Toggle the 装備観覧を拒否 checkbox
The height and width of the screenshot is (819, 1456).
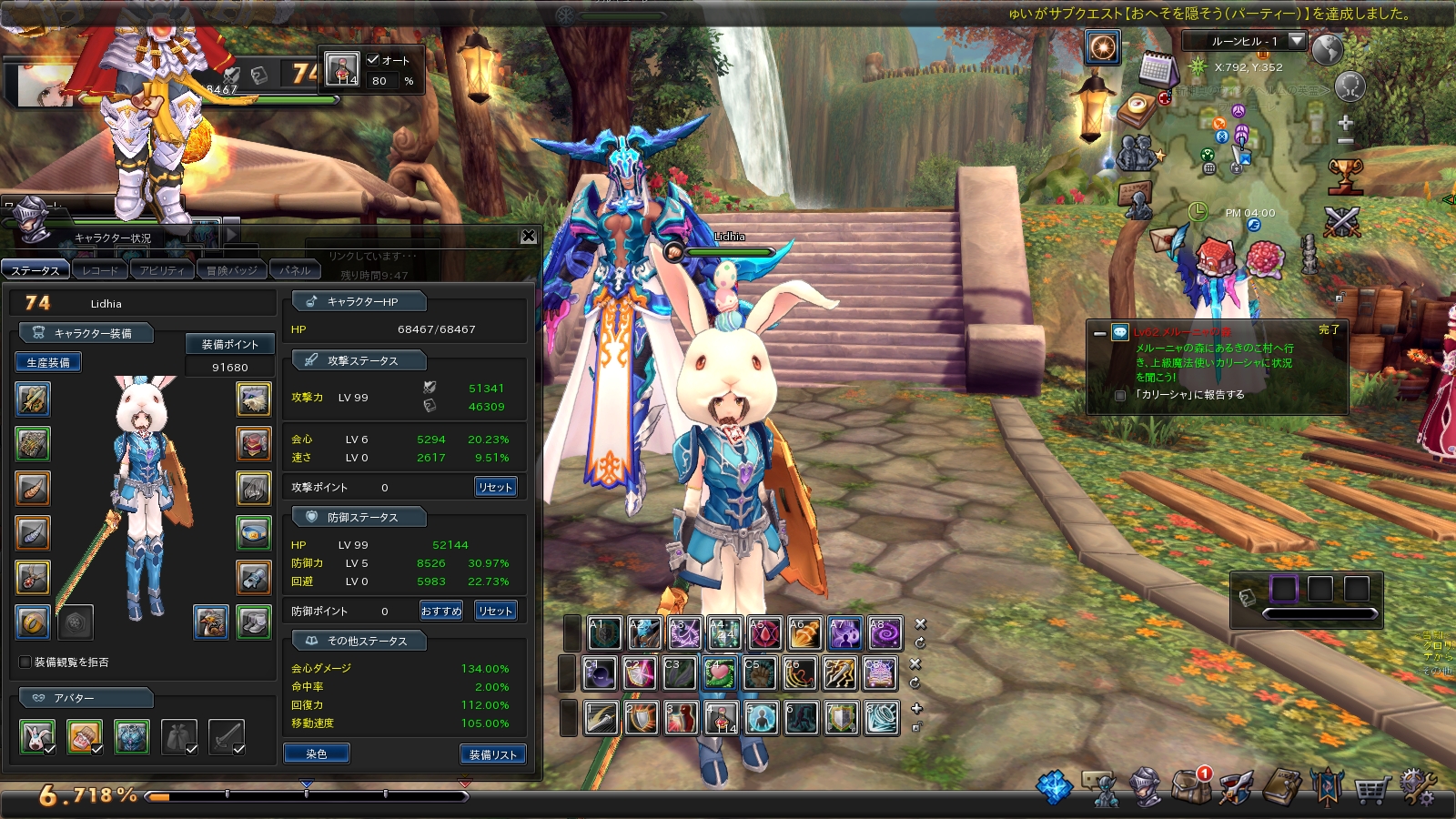pyautogui.click(x=25, y=662)
